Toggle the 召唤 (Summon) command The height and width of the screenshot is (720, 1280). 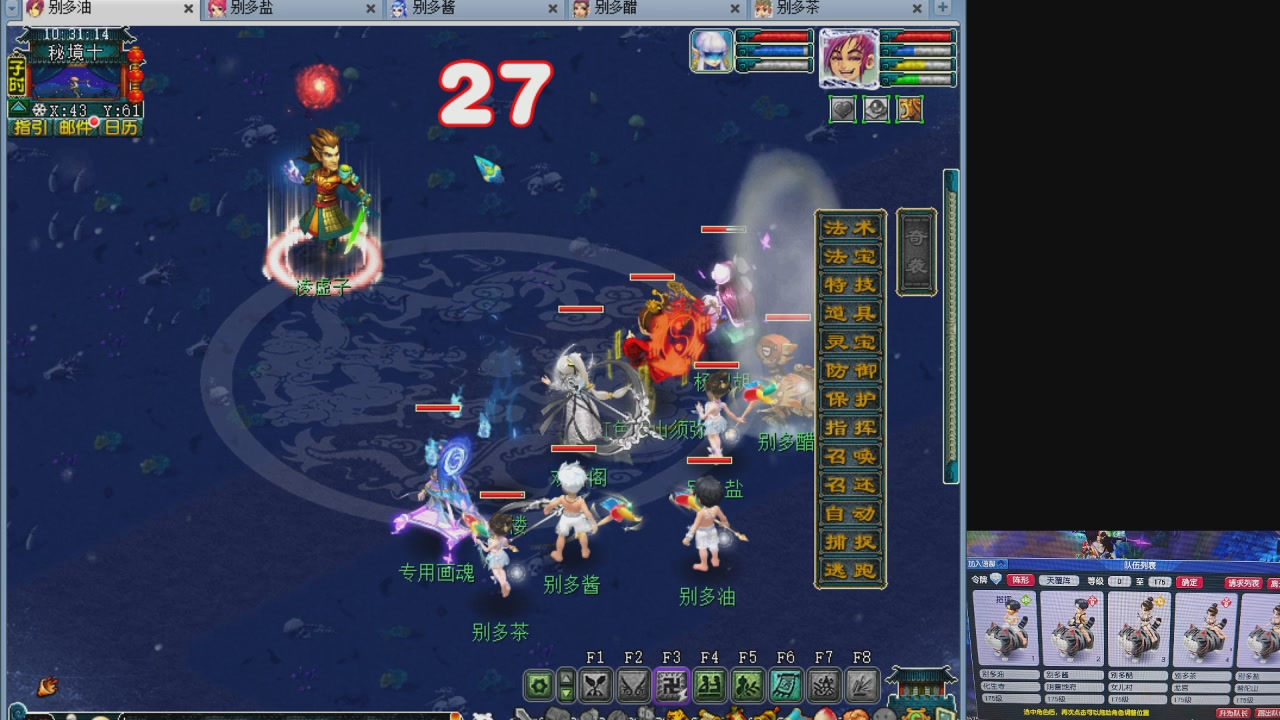pos(848,454)
